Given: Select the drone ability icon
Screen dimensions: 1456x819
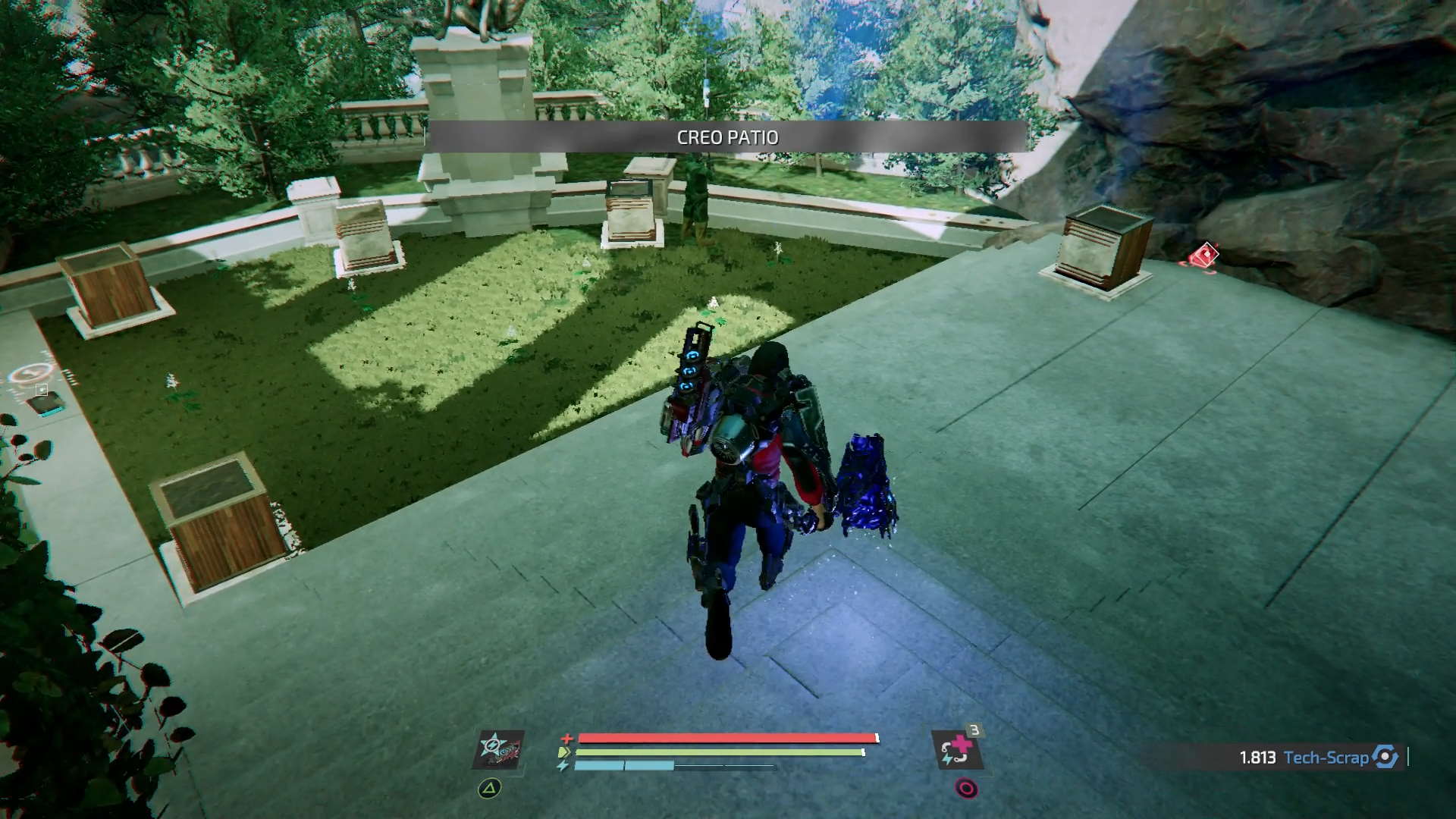Looking at the screenshot, I should [499, 749].
